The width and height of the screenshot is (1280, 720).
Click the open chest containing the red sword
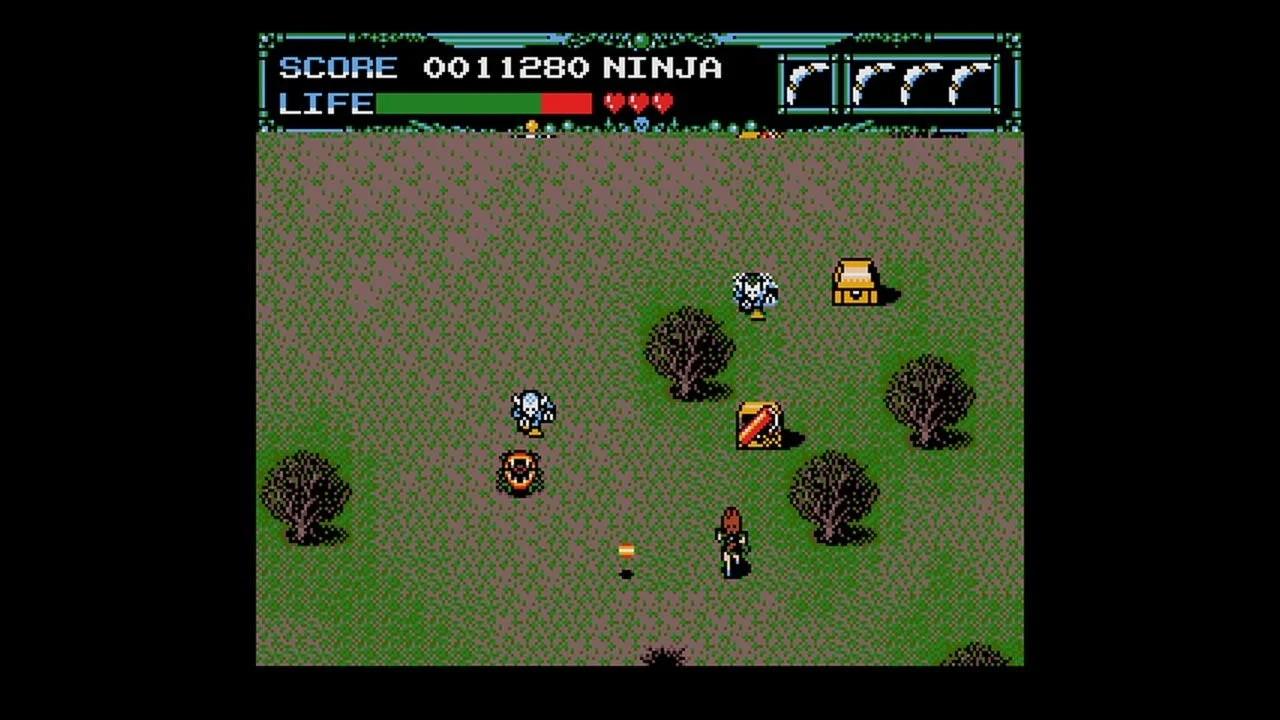click(x=760, y=425)
